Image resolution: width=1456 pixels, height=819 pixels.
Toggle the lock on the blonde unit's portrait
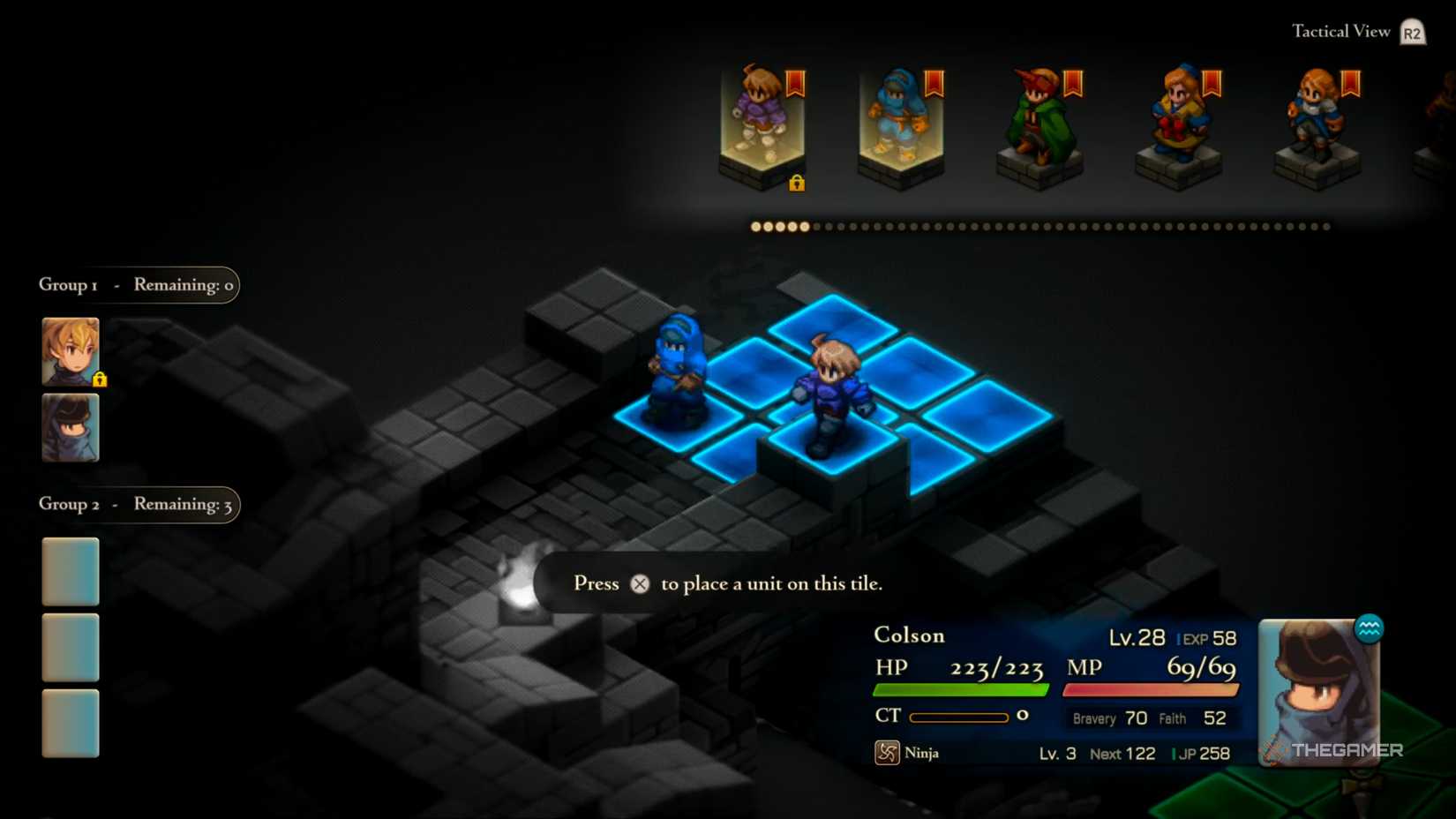coord(100,379)
